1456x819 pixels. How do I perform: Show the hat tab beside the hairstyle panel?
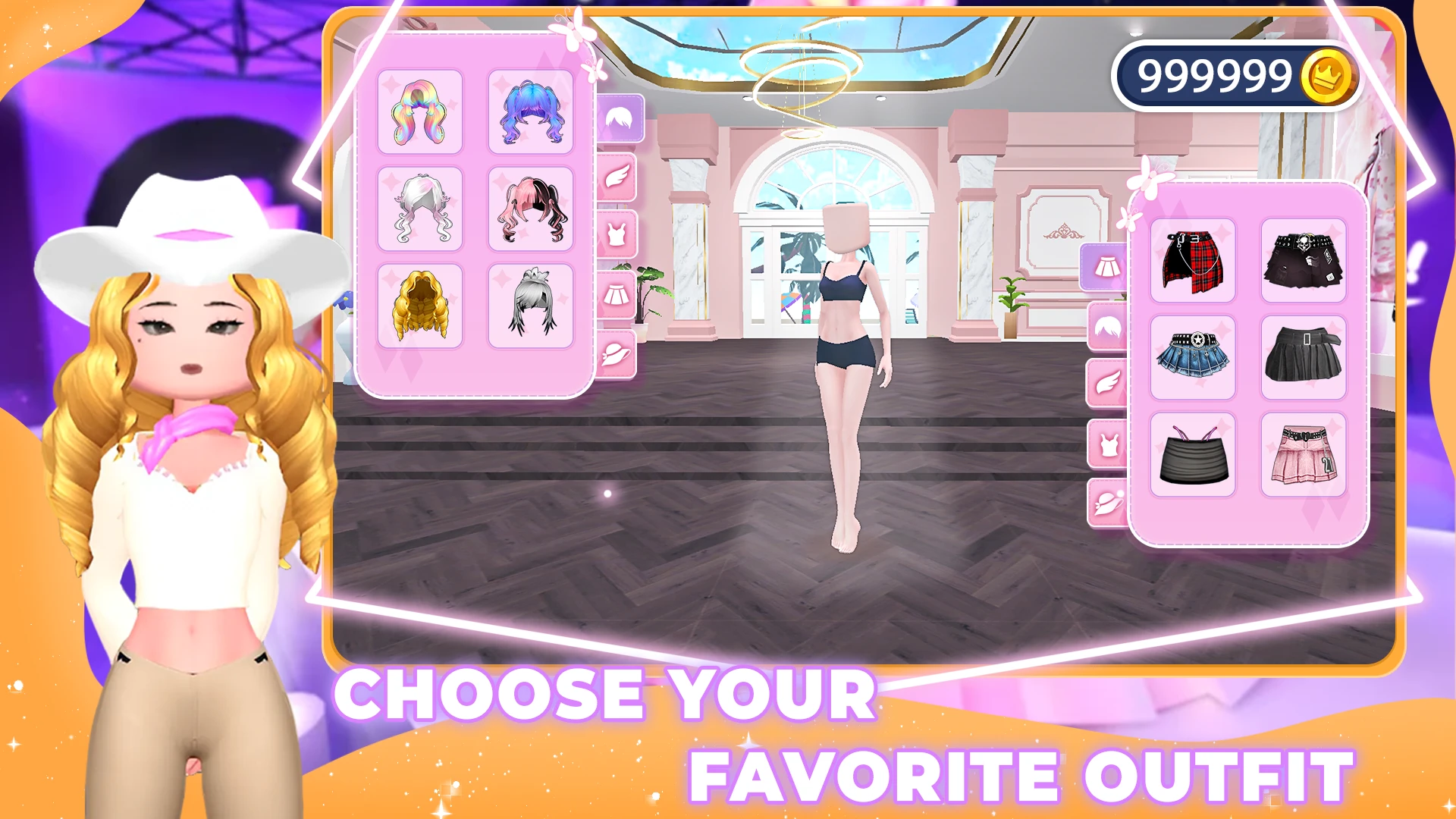point(617,353)
